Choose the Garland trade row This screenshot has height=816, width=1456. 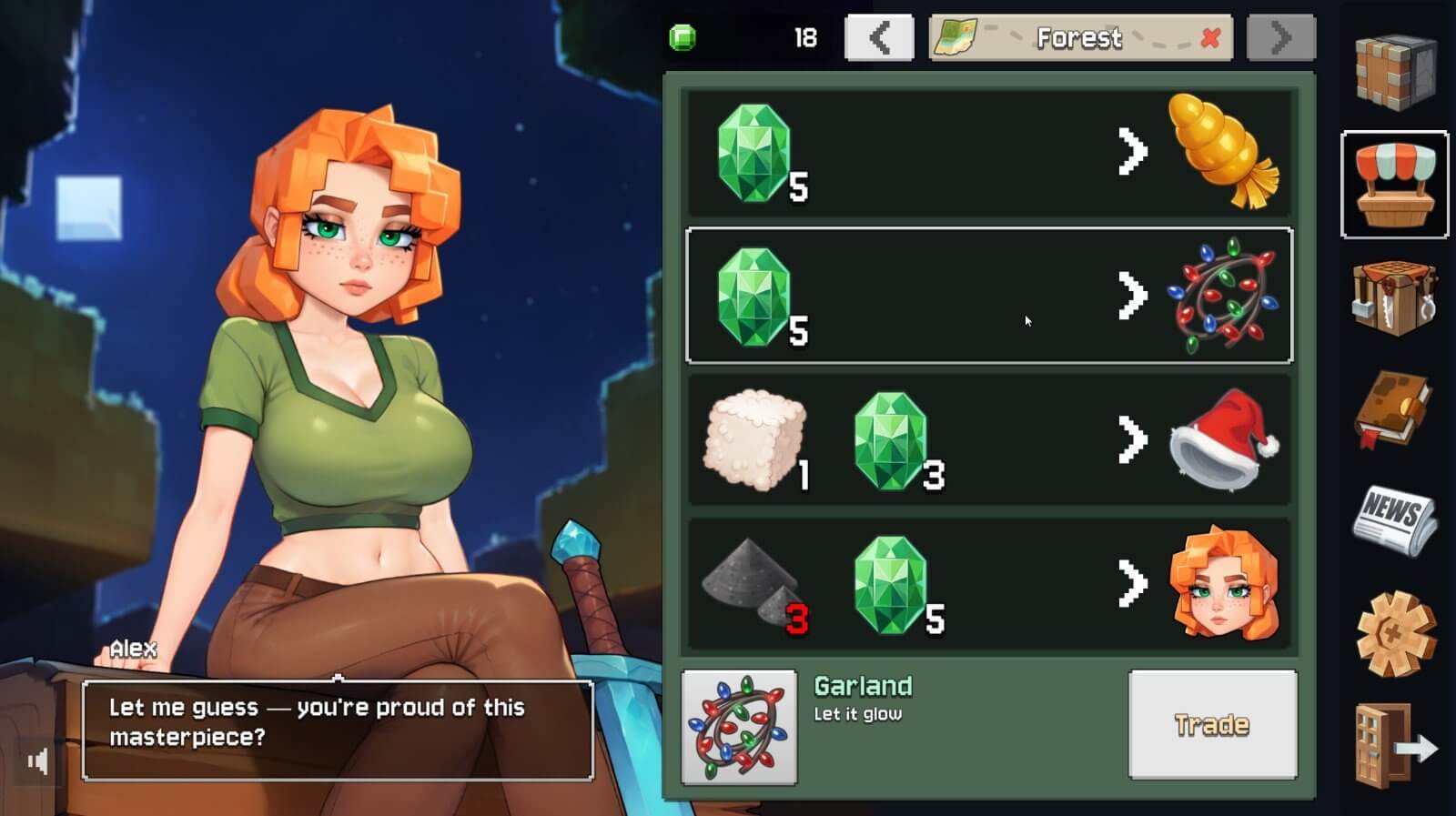[989, 296]
